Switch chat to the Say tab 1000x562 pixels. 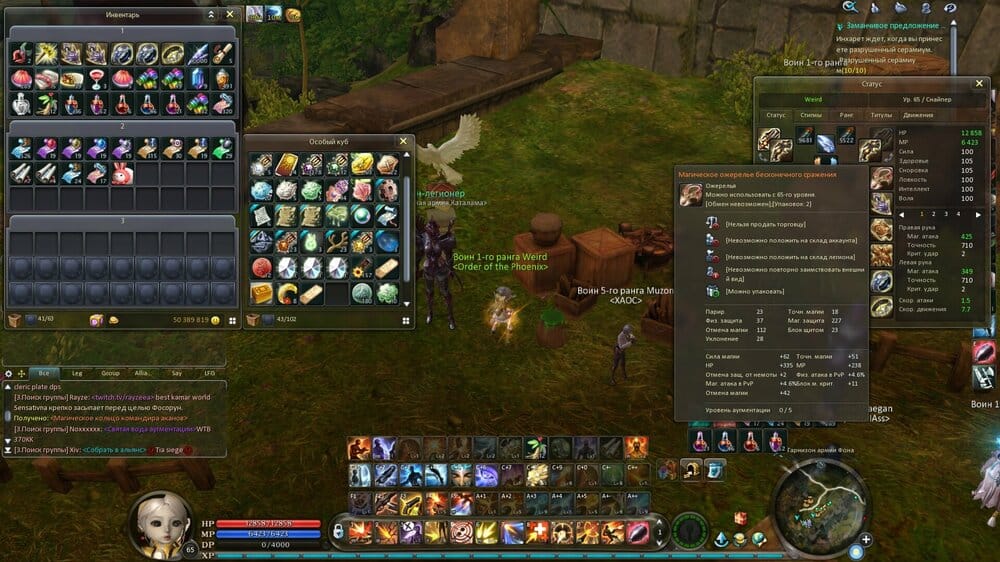point(176,372)
